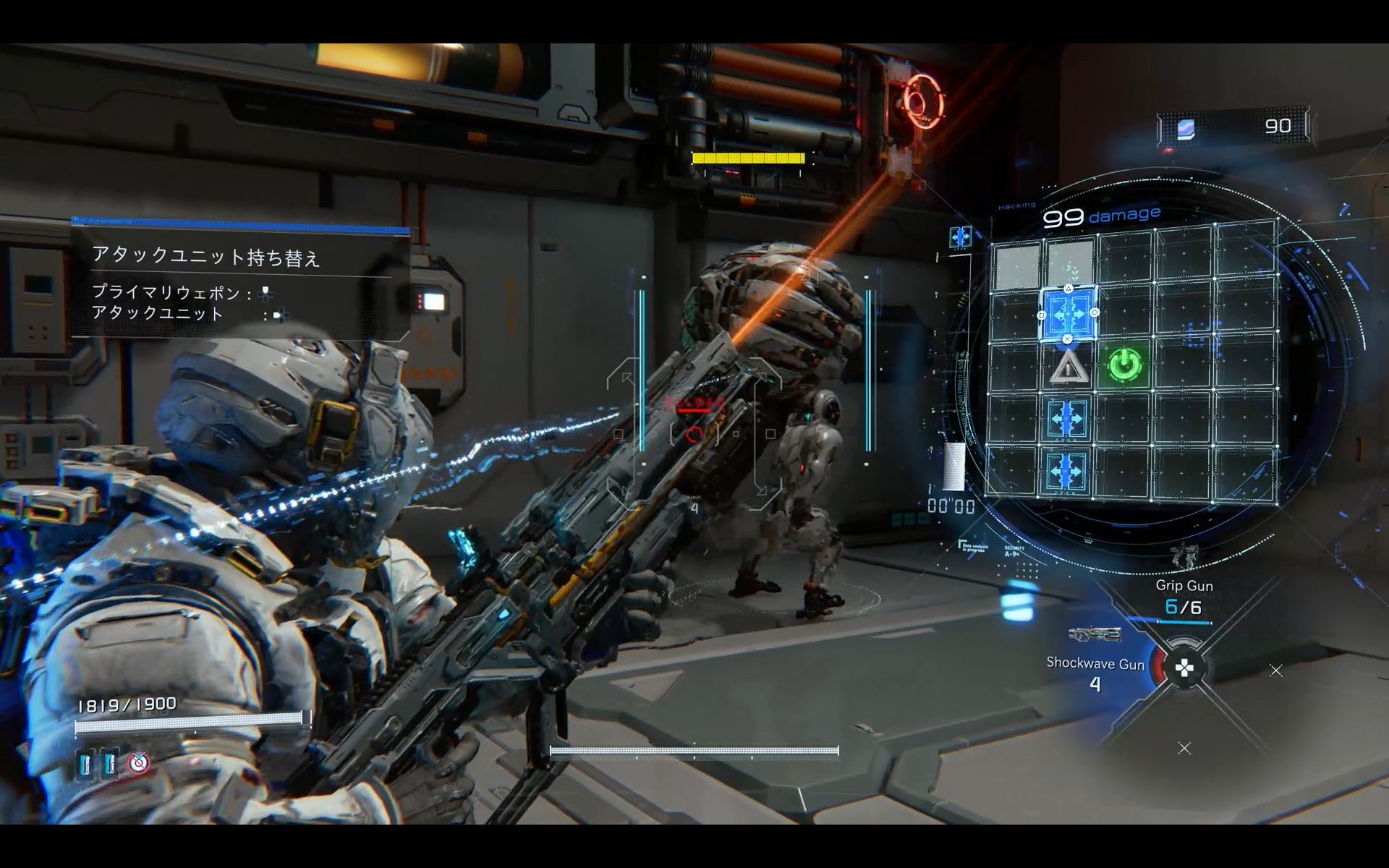Screen dimensions: 1389x868
Task: Choose the highlighted blue arrow node tile
Action: [x=1068, y=314]
